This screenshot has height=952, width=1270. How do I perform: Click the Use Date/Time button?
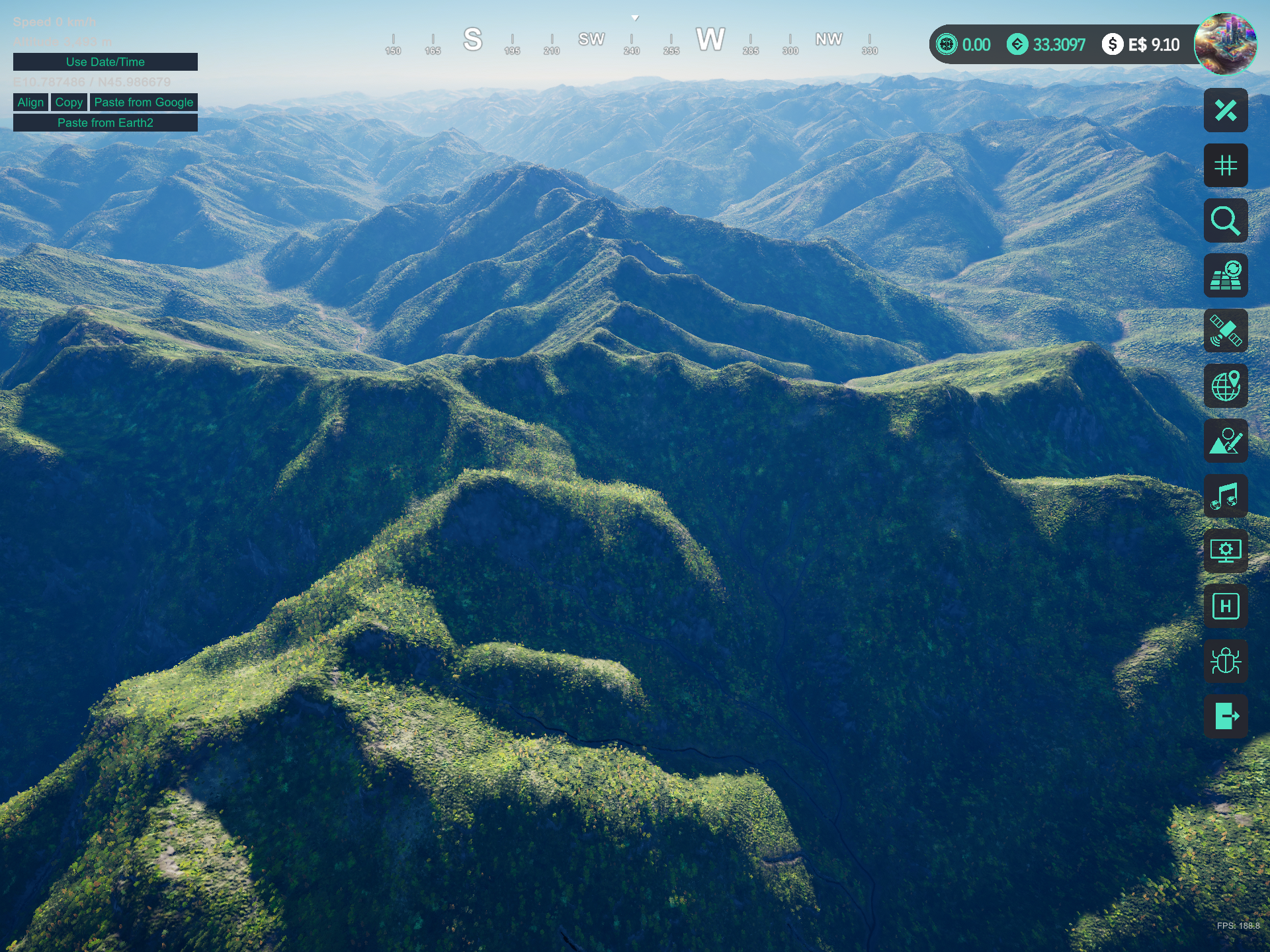pos(105,62)
